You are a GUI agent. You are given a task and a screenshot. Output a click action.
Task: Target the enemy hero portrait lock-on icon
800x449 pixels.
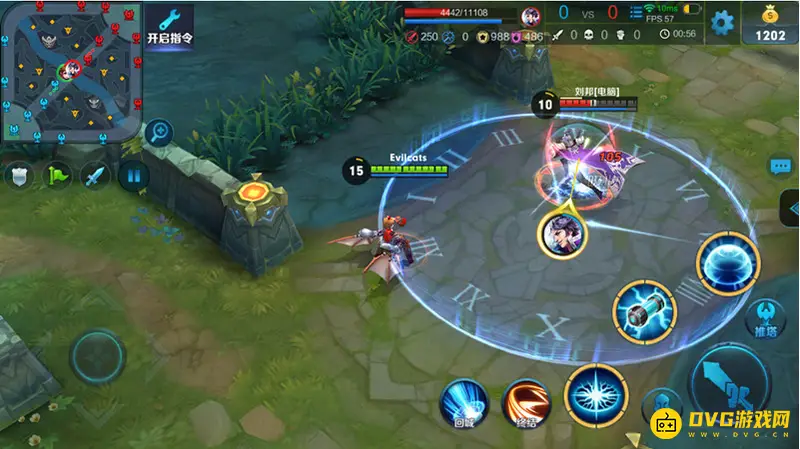click(x=561, y=234)
